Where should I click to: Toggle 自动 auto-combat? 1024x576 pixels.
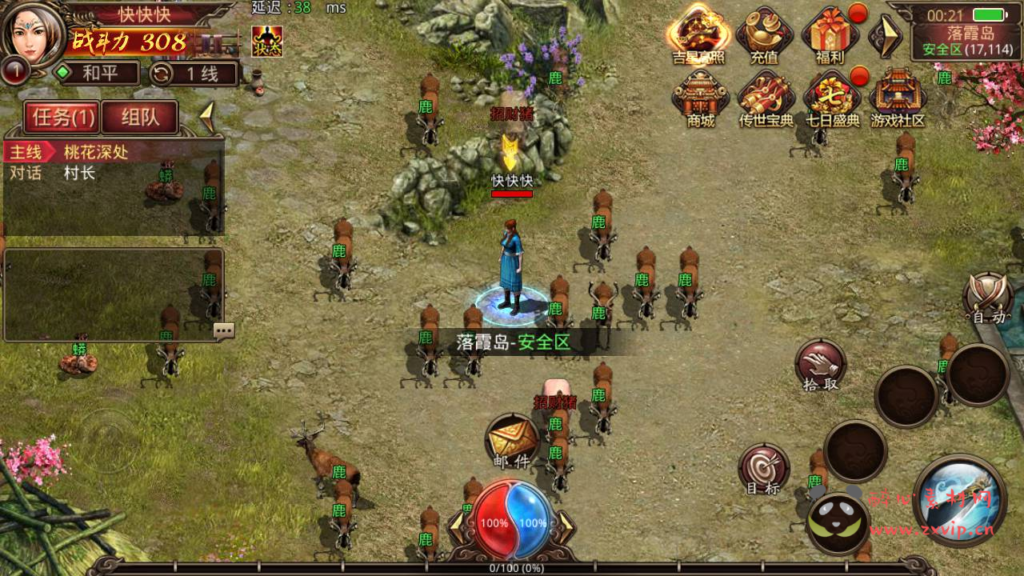988,298
